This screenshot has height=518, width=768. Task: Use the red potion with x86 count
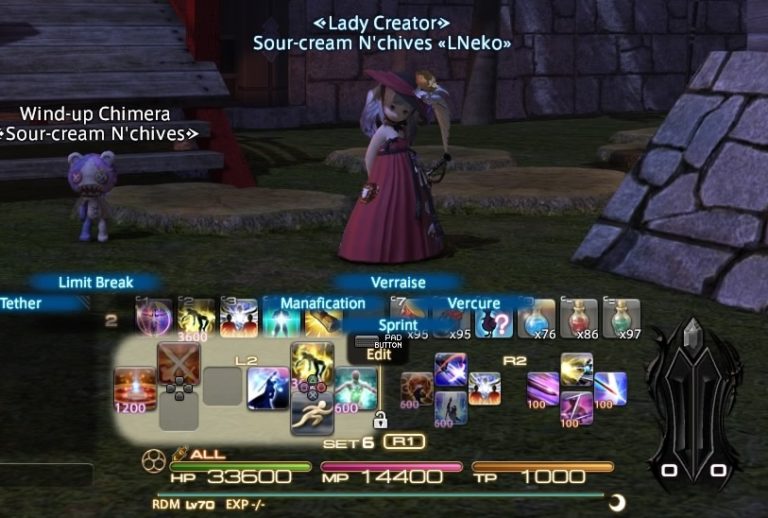click(x=579, y=318)
